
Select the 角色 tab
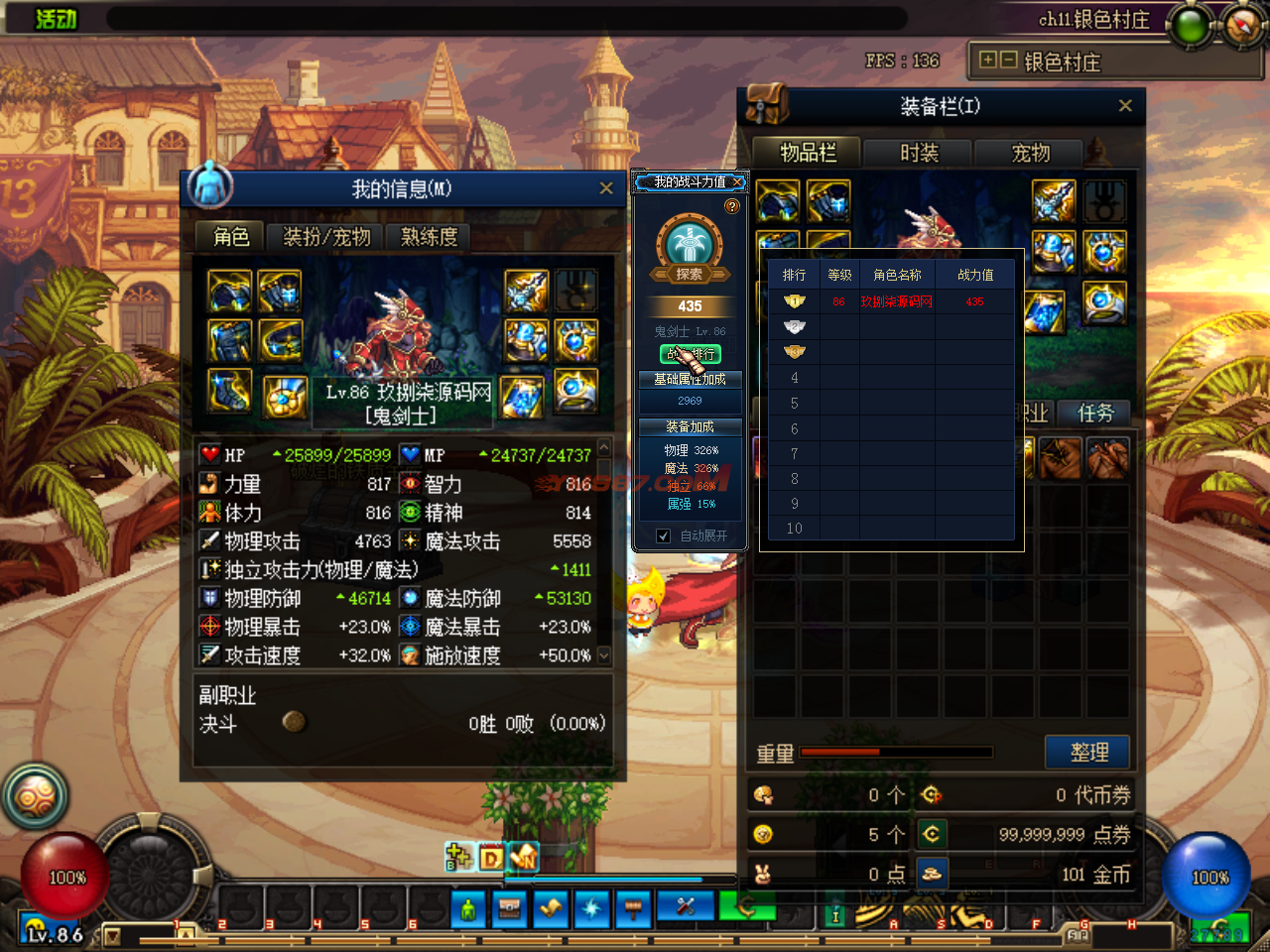(231, 237)
